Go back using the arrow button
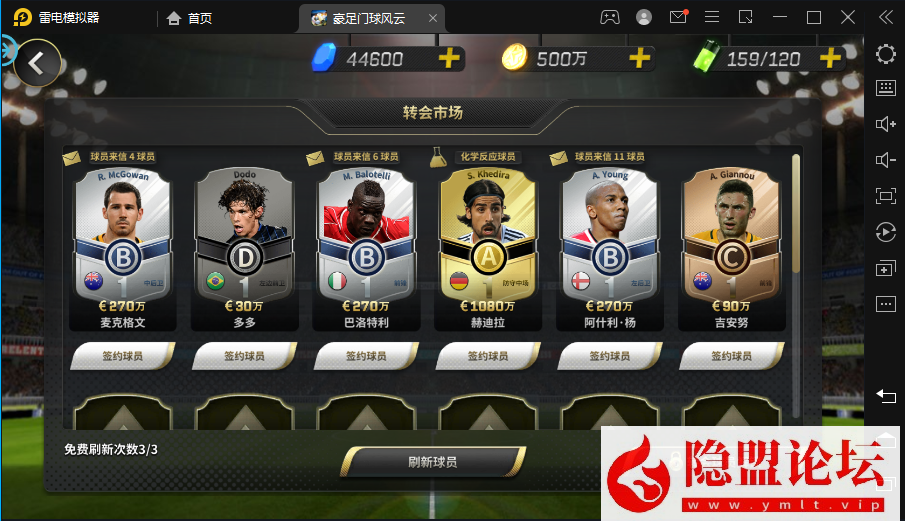The image size is (905, 521). pyautogui.click(x=37, y=63)
